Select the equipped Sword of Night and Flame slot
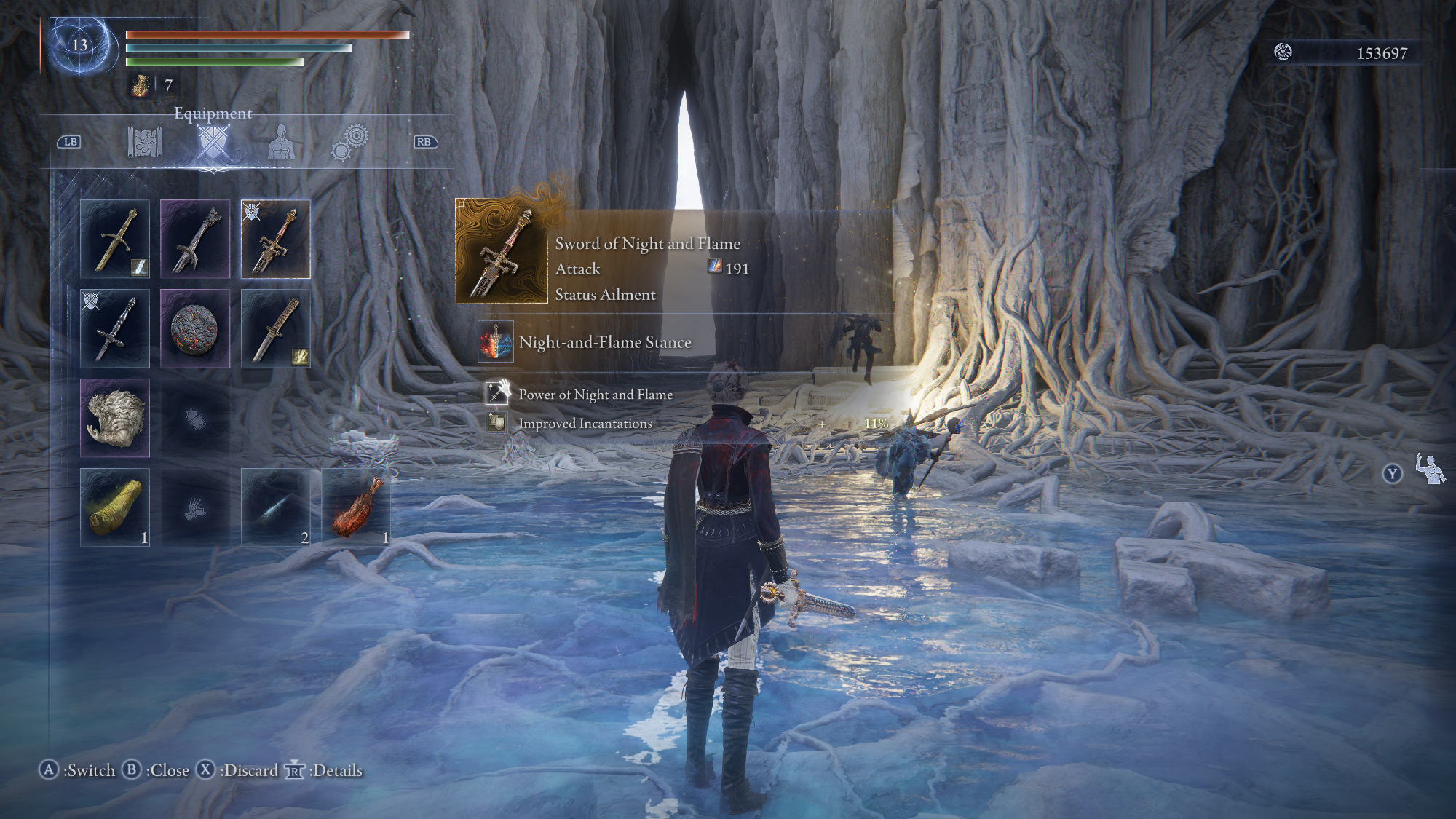This screenshot has width=1456, height=819. tap(275, 239)
